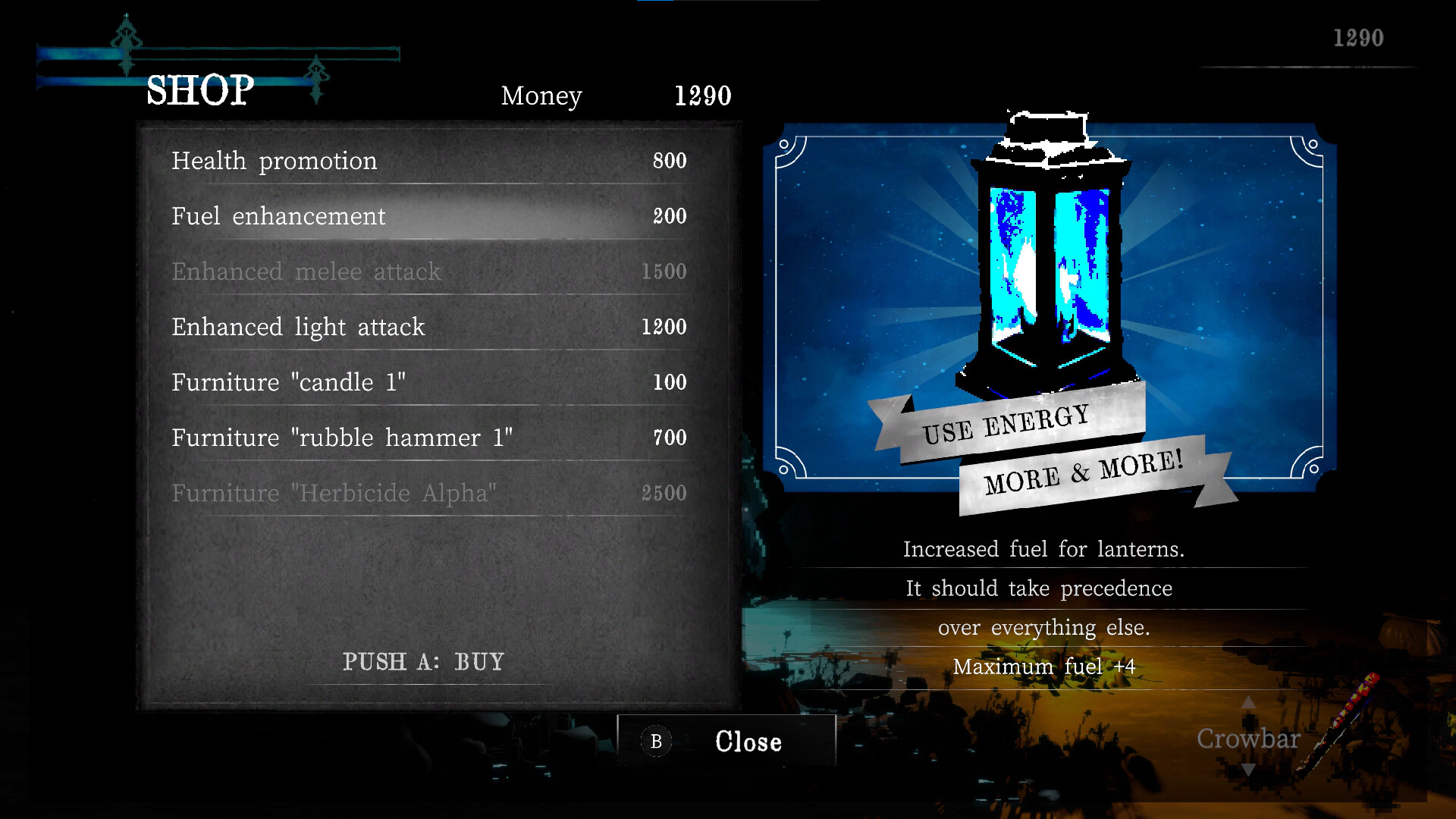Click the bottom-right corner circle of the blue card
This screenshot has height=819, width=1456.
[x=1313, y=468]
